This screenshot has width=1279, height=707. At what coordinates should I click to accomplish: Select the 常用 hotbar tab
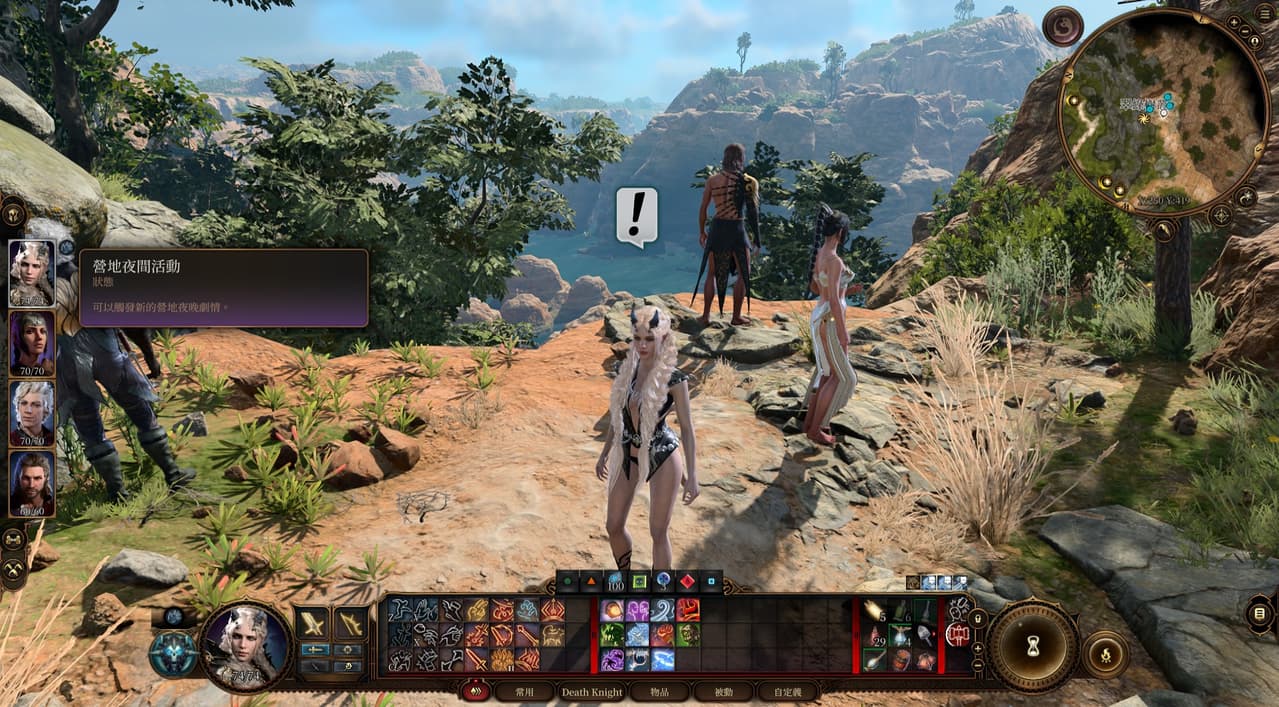tap(526, 691)
